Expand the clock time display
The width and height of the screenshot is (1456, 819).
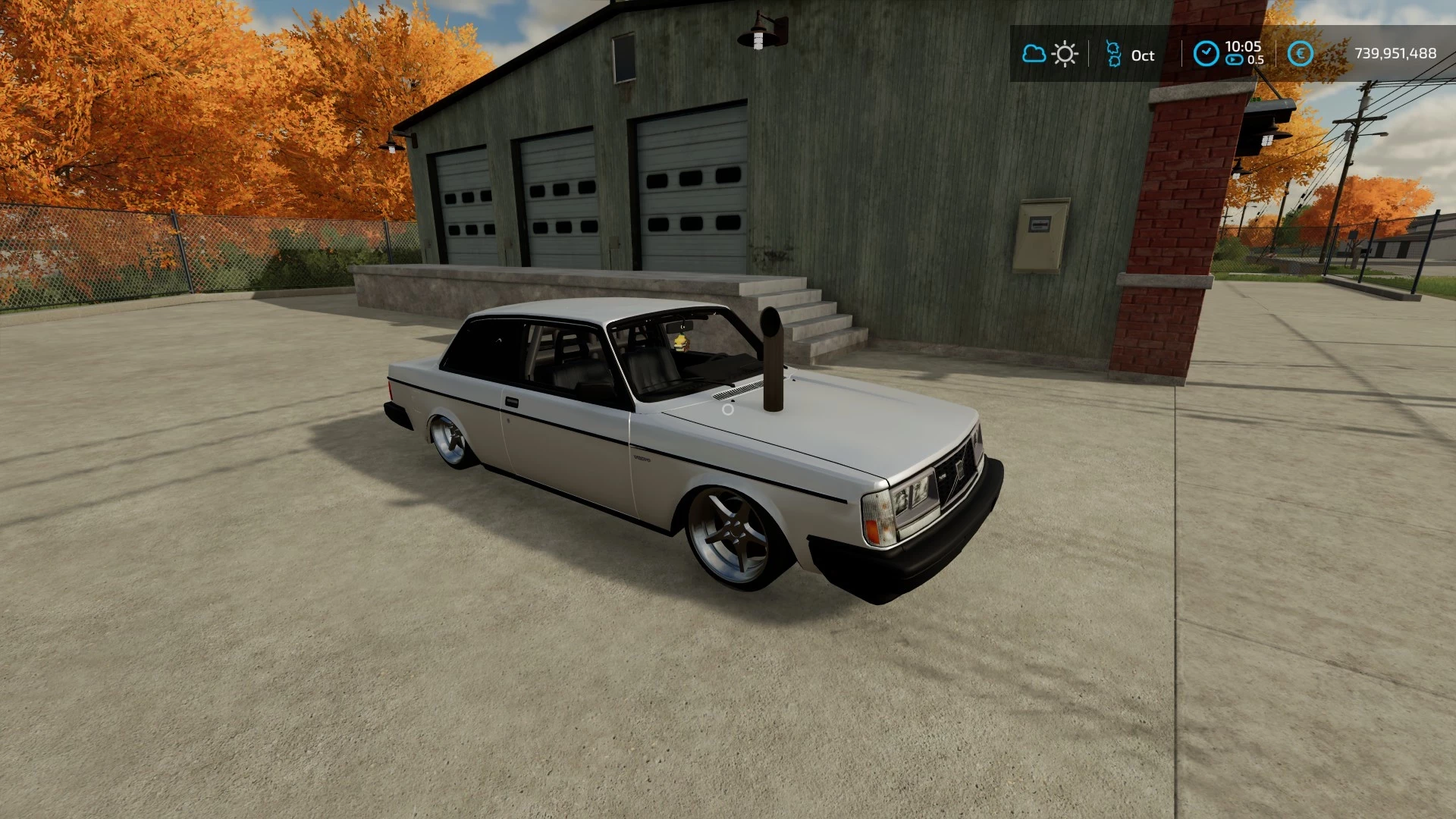1241,48
